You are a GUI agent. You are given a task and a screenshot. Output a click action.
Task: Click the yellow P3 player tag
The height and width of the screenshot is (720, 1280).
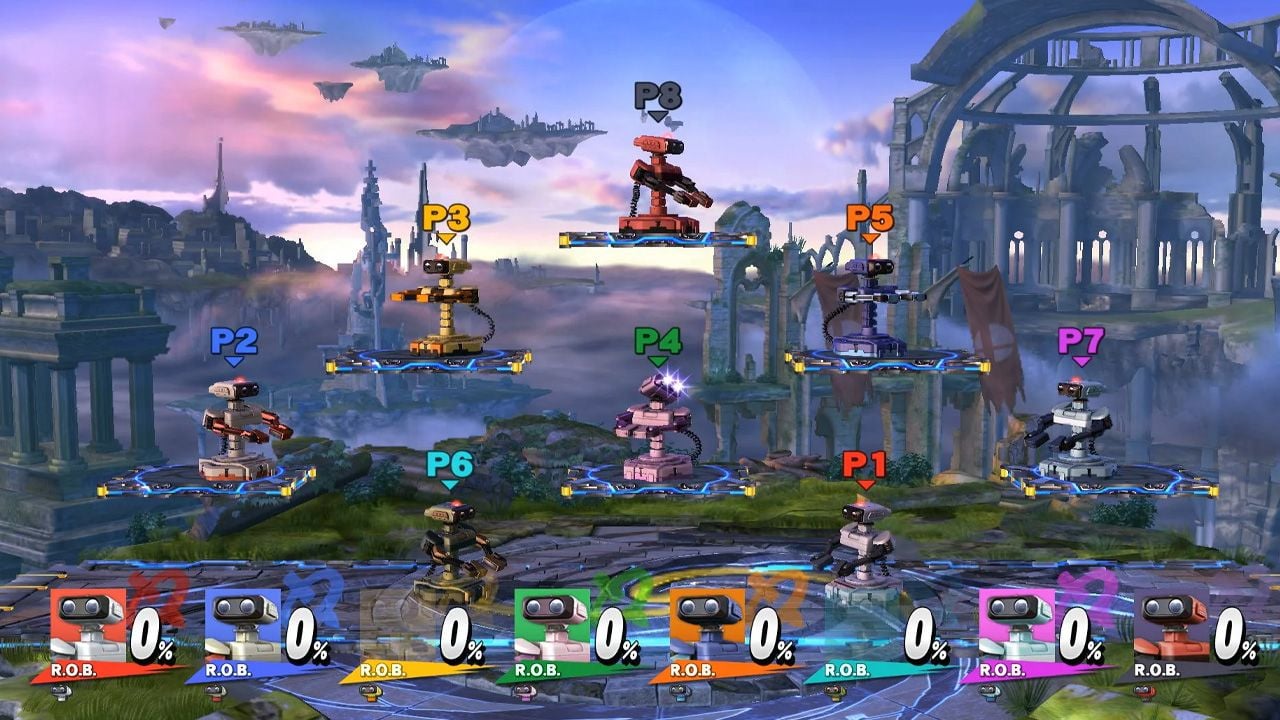click(446, 218)
